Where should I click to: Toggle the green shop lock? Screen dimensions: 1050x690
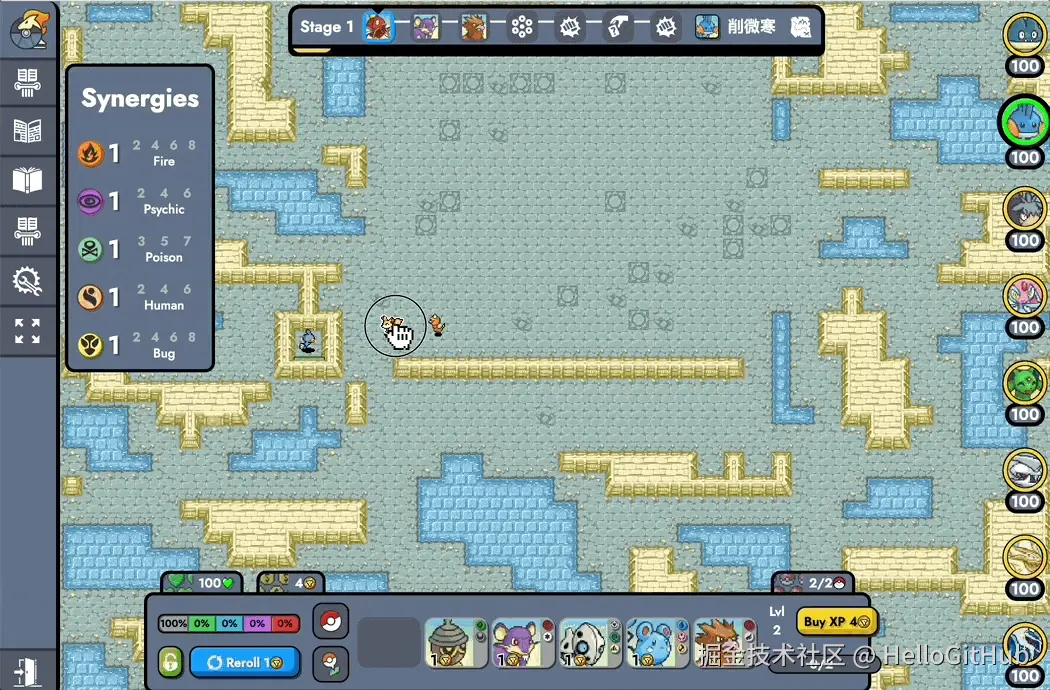coord(171,662)
